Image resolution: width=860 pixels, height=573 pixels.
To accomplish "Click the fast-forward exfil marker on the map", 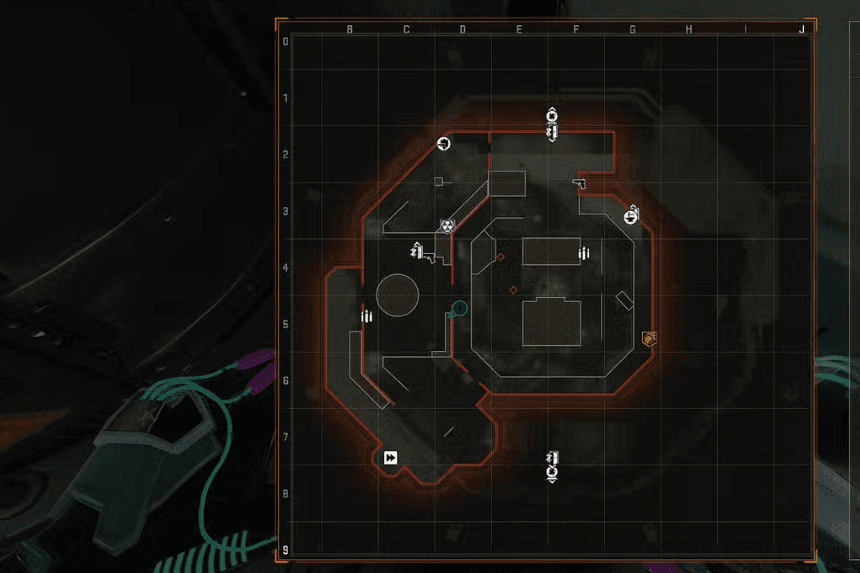I will coord(390,458).
